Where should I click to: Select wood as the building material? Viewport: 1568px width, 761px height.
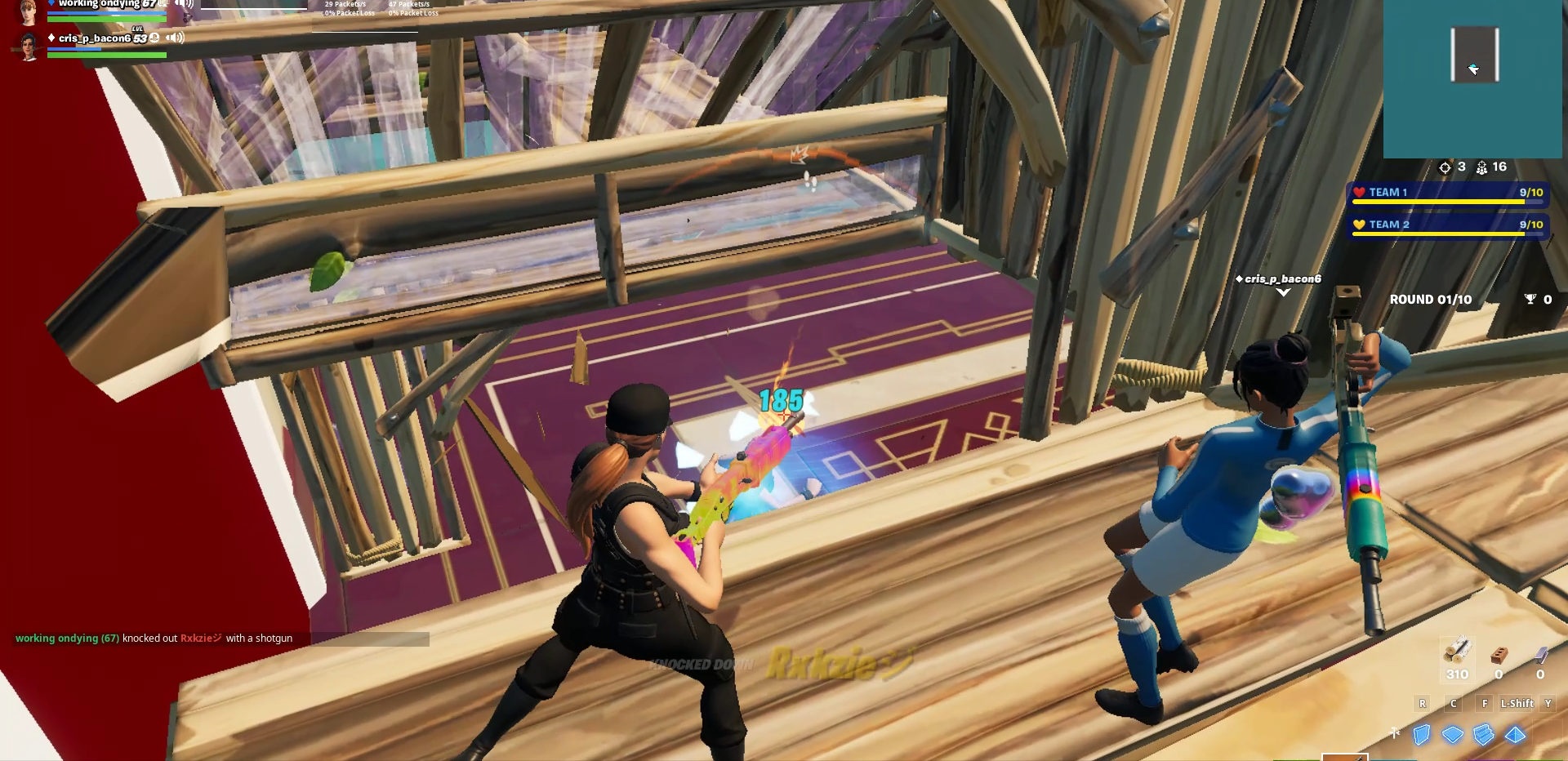[x=1457, y=656]
